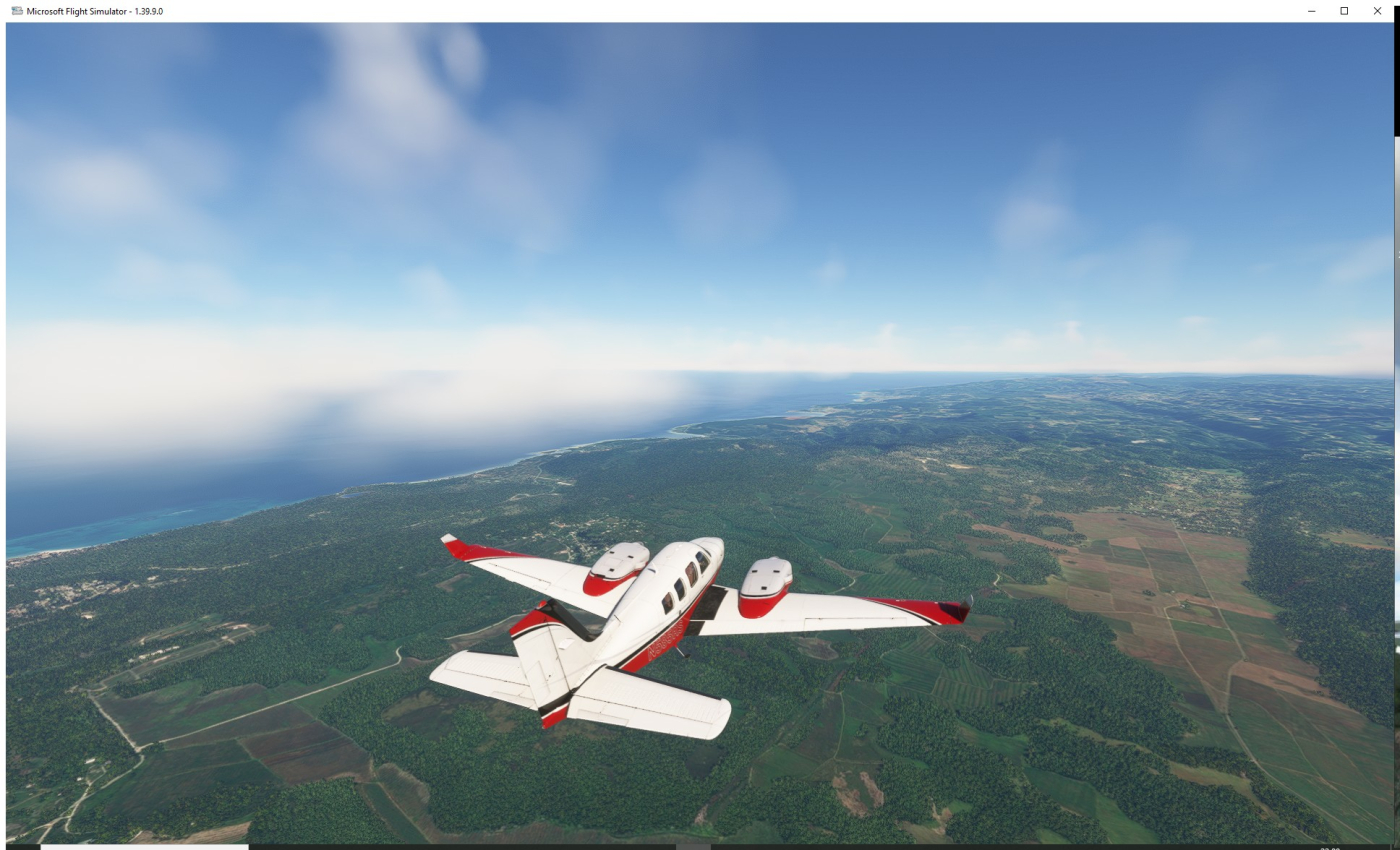
Task: Minimize the Microsoft Flight Simulator window
Action: 1311,11
